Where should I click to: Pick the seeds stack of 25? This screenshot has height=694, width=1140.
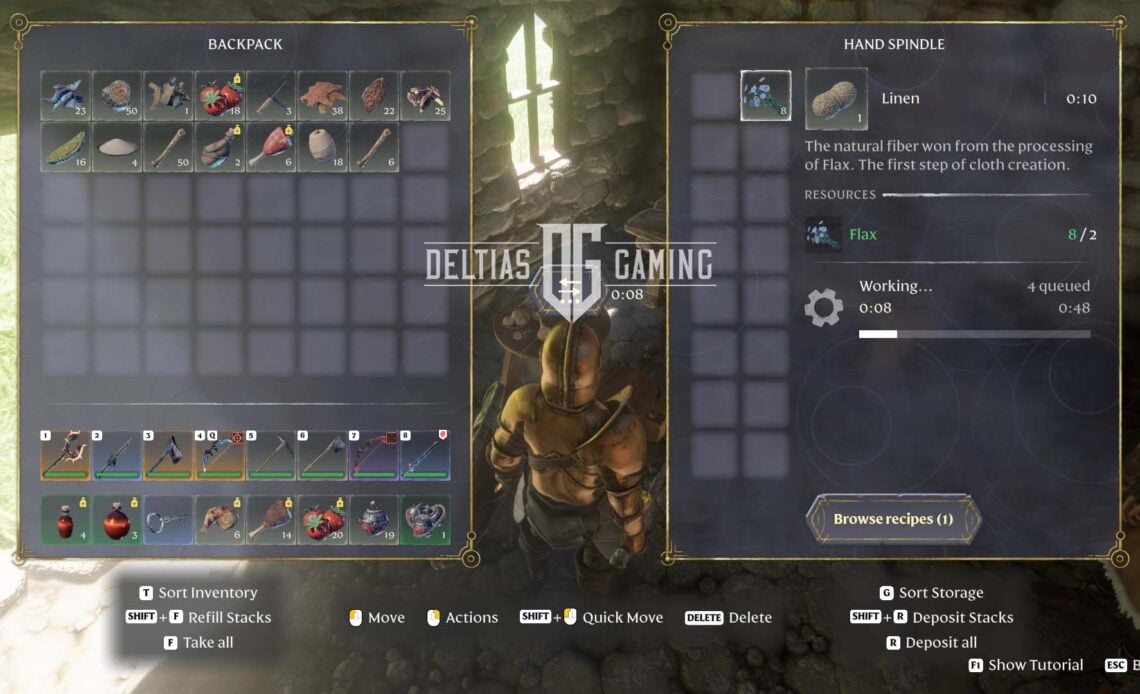[x=424, y=96]
